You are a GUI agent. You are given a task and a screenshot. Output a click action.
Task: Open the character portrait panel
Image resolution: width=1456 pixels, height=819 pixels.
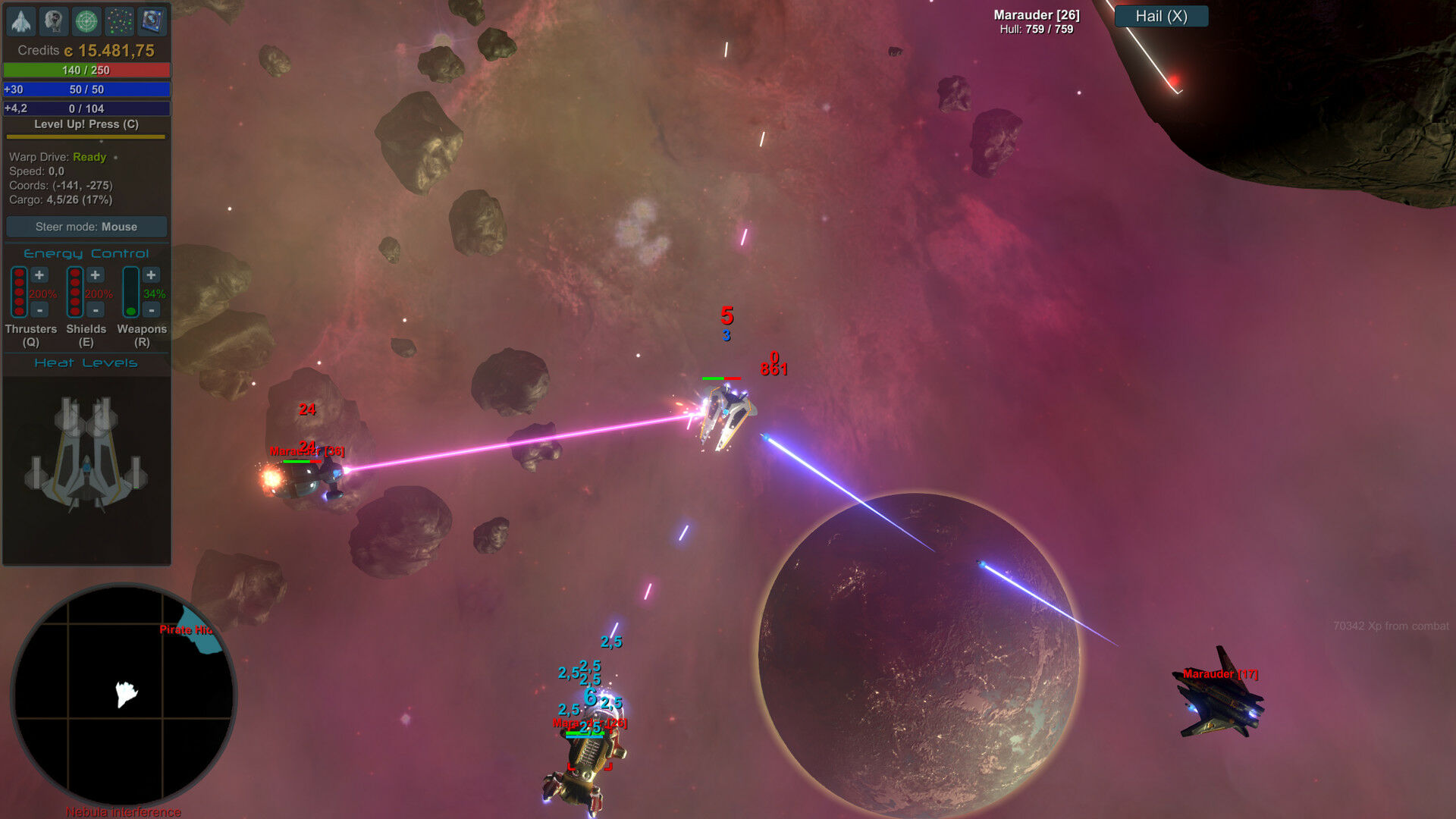click(53, 20)
